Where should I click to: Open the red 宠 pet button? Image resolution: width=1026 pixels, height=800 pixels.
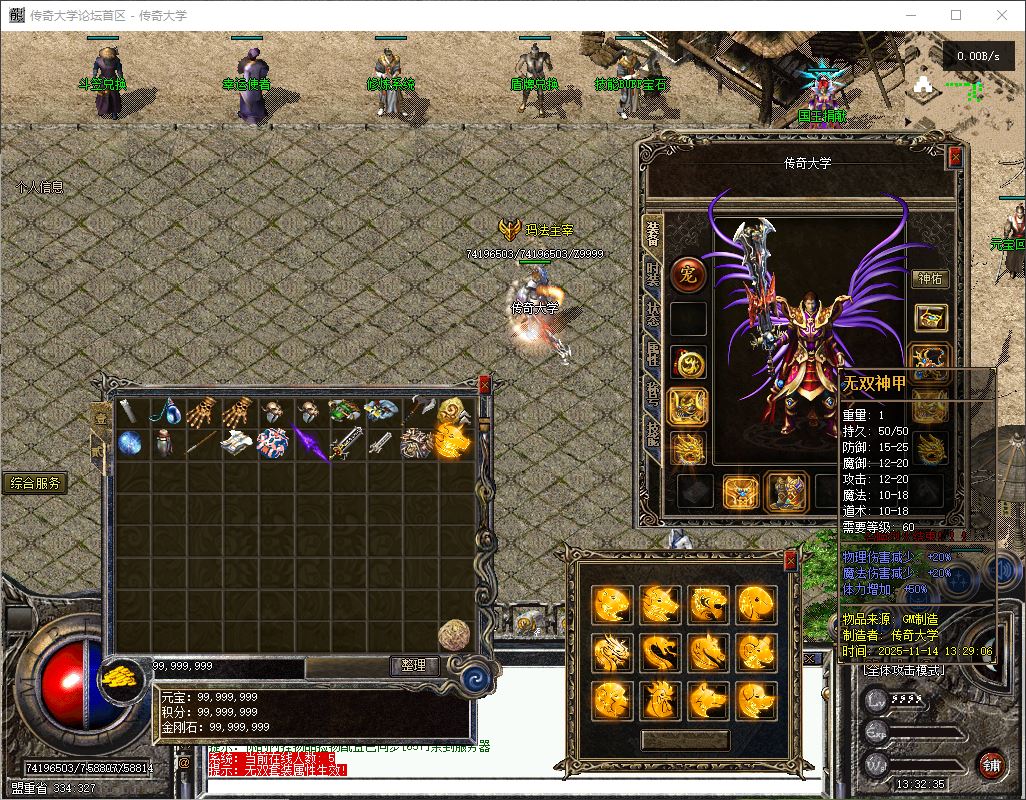click(x=688, y=274)
